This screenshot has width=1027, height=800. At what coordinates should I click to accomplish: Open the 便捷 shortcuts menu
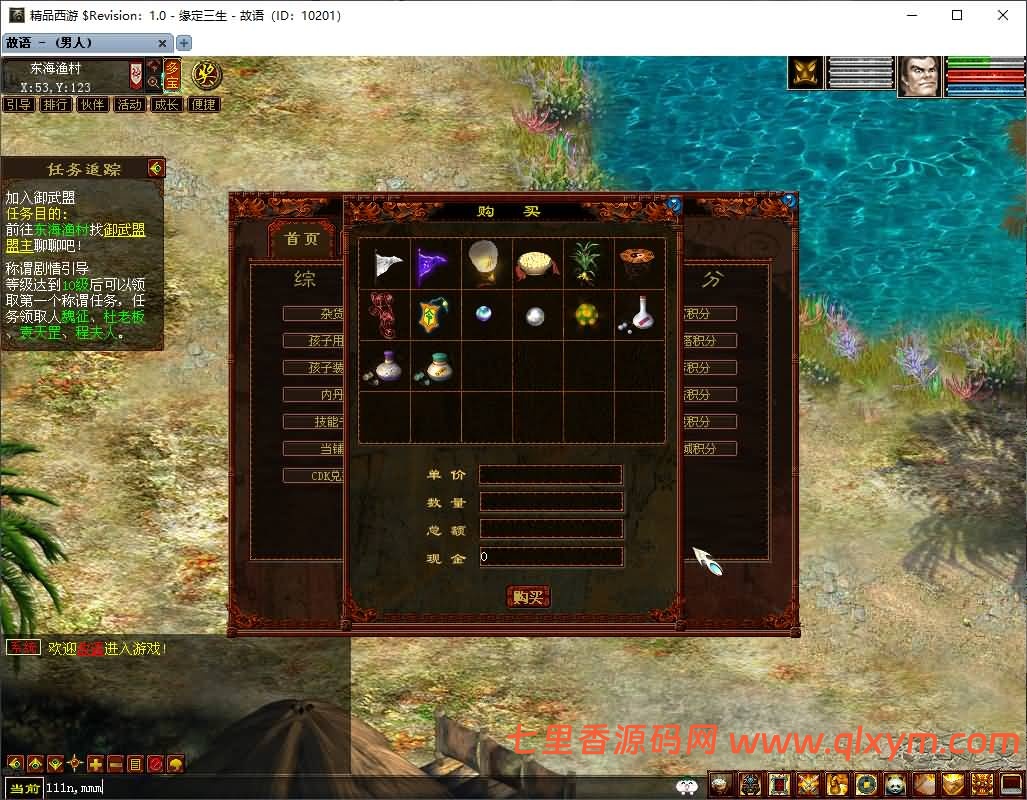(x=204, y=104)
